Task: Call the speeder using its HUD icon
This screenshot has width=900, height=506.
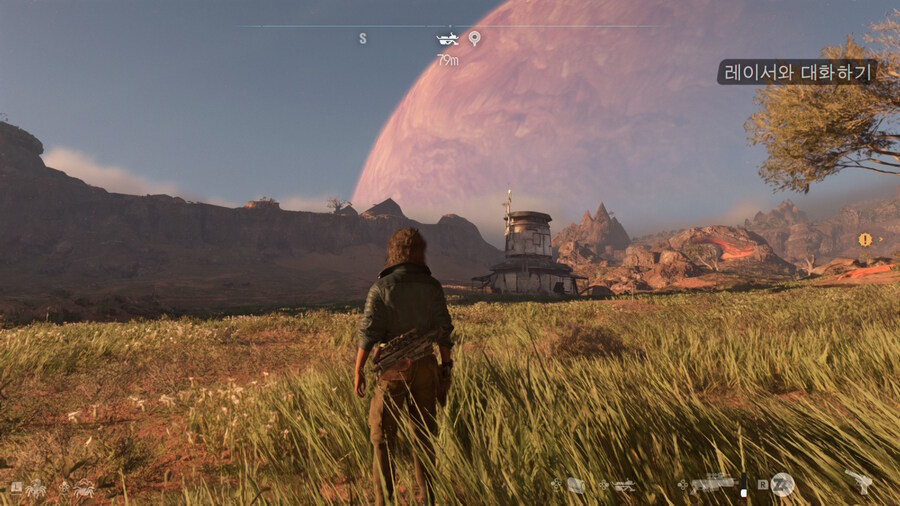Action: coord(624,485)
